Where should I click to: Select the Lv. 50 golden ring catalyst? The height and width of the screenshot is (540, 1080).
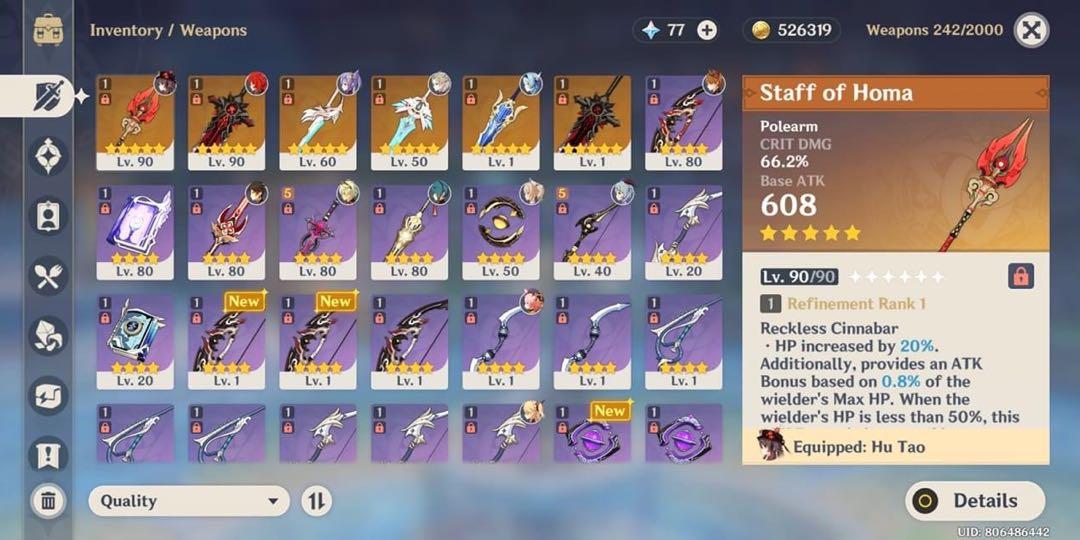click(501, 231)
